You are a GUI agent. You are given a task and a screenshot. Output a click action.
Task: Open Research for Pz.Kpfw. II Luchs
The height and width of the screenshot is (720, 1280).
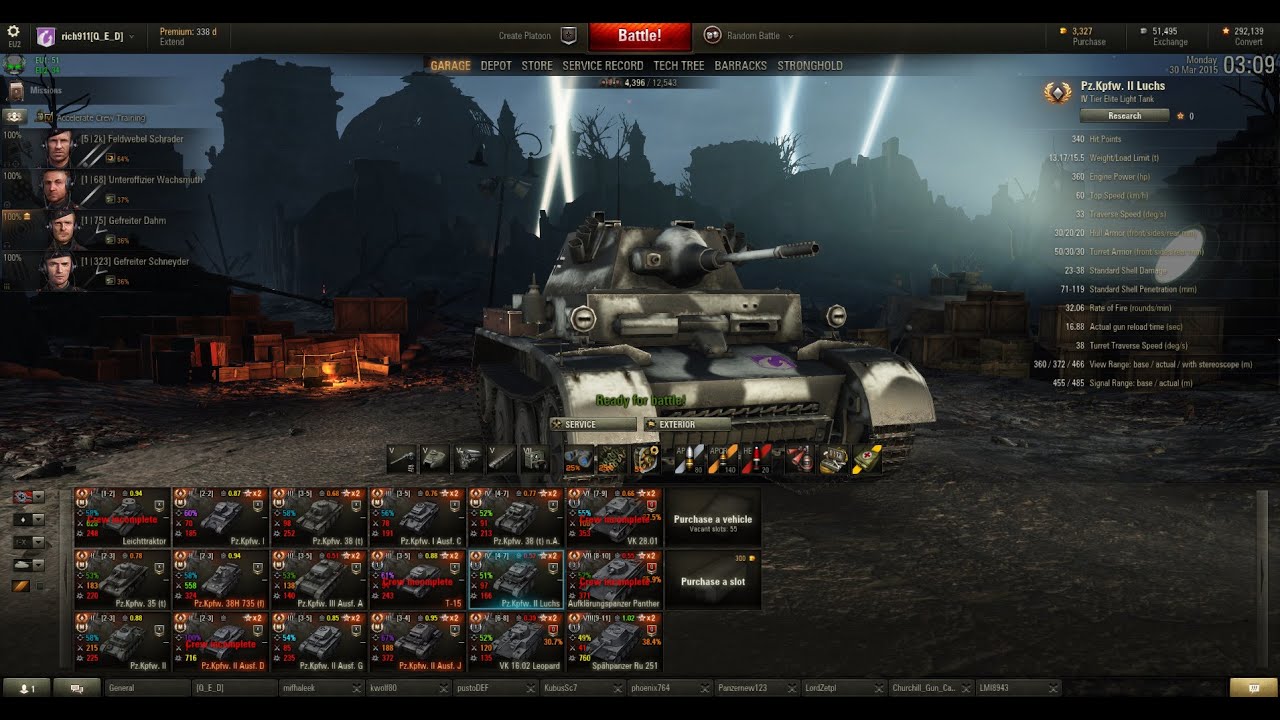coord(1124,116)
